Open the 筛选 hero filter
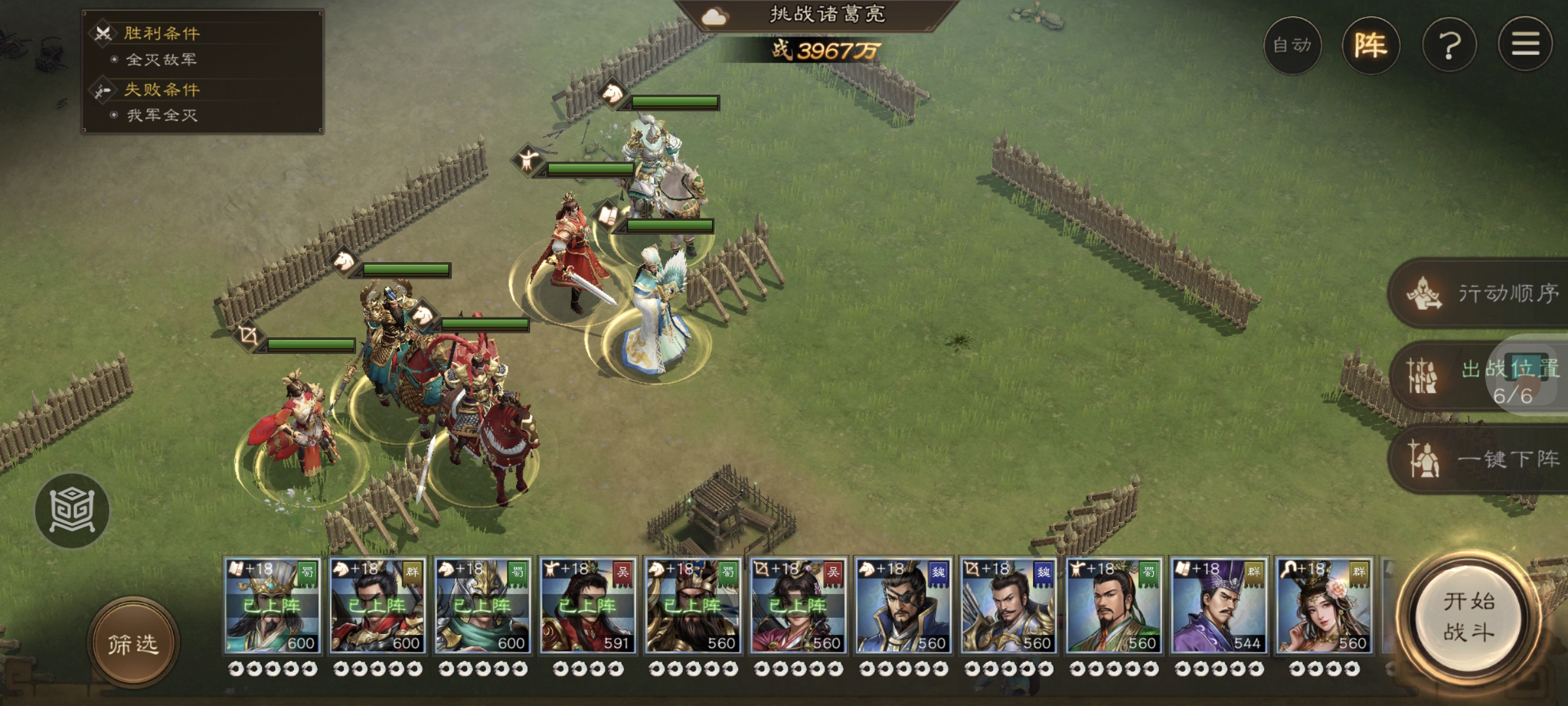Image resolution: width=1568 pixels, height=706 pixels. (x=133, y=644)
